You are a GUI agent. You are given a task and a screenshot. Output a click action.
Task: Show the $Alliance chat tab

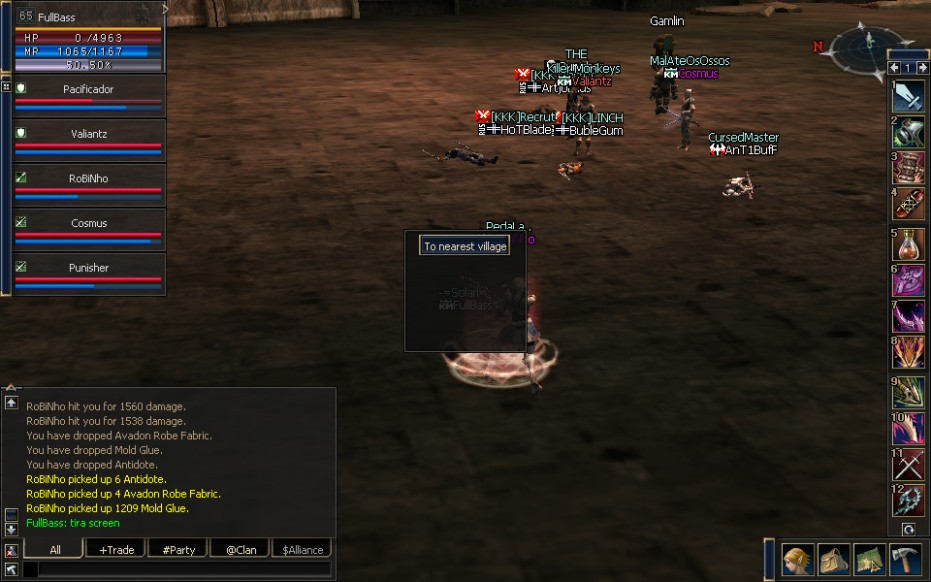coord(301,549)
